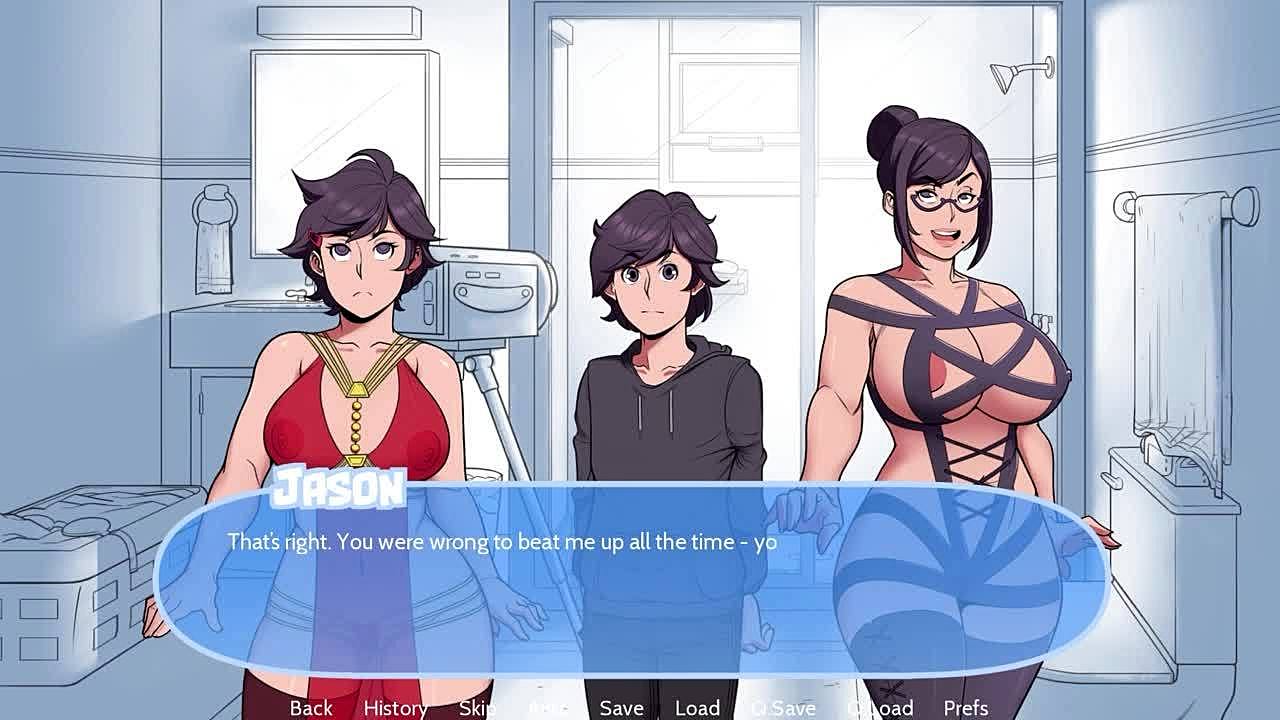Viewport: 1280px width, 720px height.
Task: Click Jason's dialogue box to continue
Action: tap(630, 580)
